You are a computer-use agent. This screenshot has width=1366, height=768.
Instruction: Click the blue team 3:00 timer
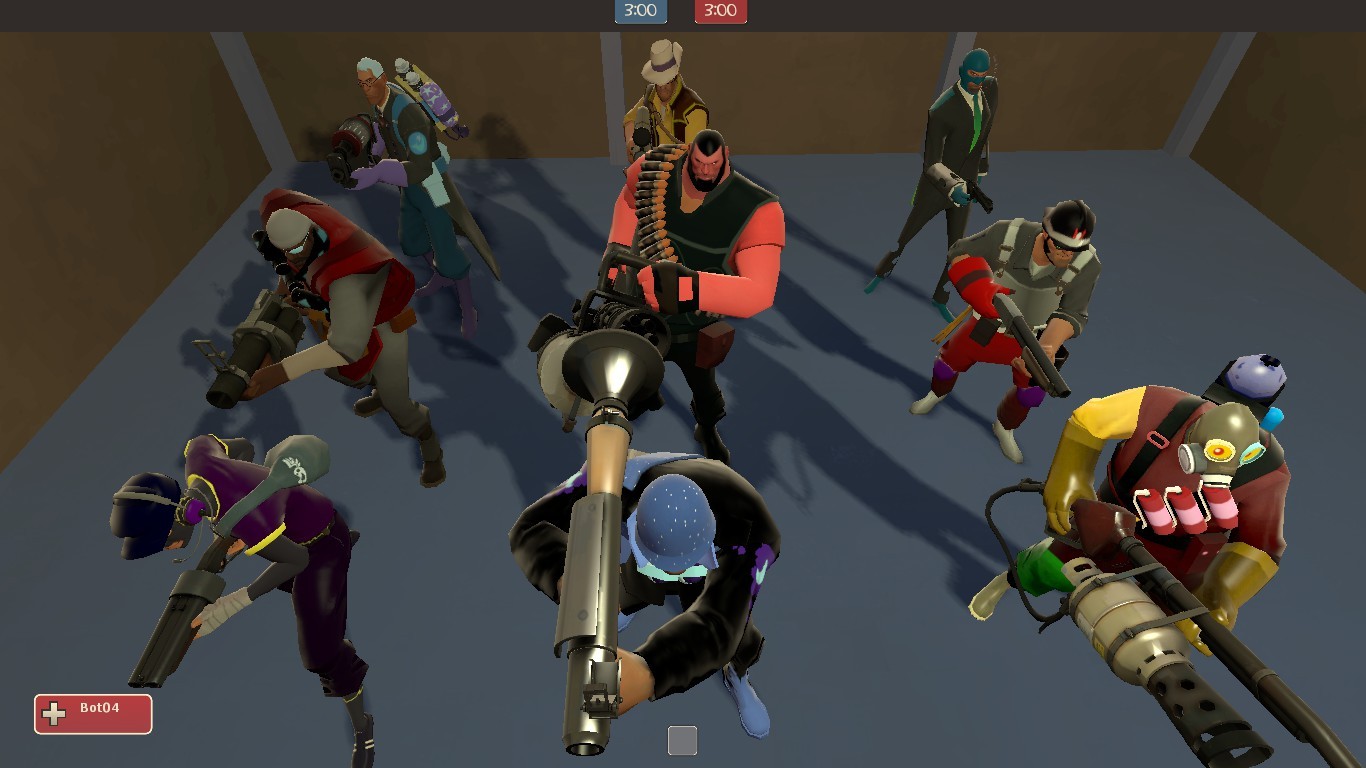(640, 11)
